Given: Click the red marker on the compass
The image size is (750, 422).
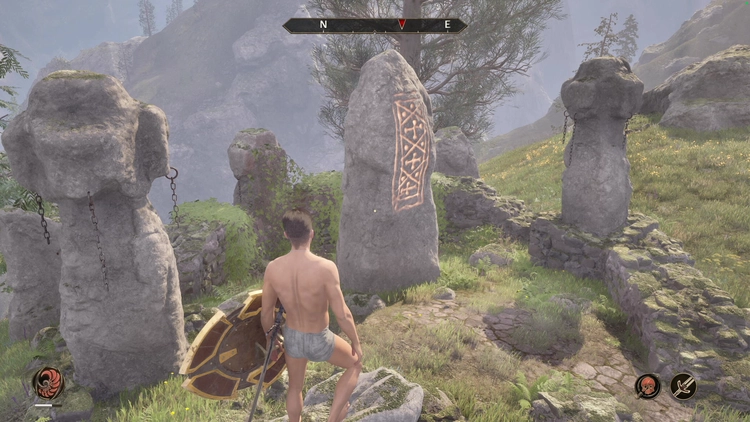Looking at the screenshot, I should 402,24.
